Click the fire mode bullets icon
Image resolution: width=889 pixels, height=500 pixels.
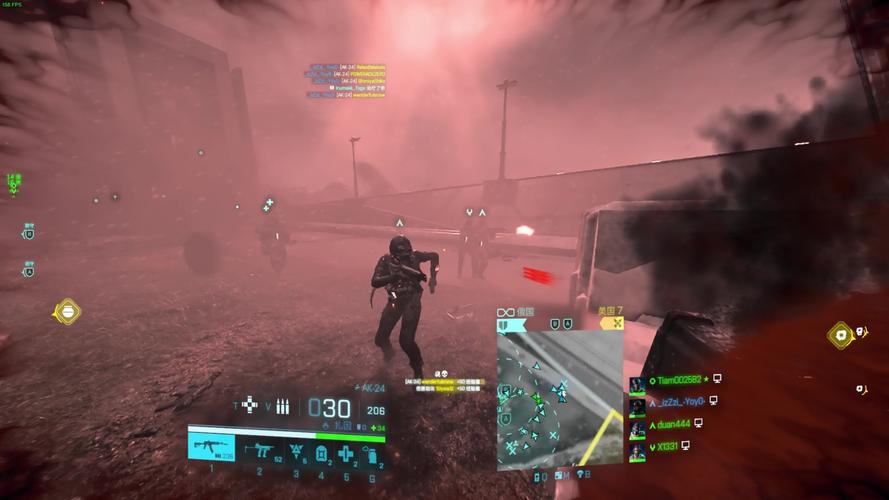click(x=282, y=406)
